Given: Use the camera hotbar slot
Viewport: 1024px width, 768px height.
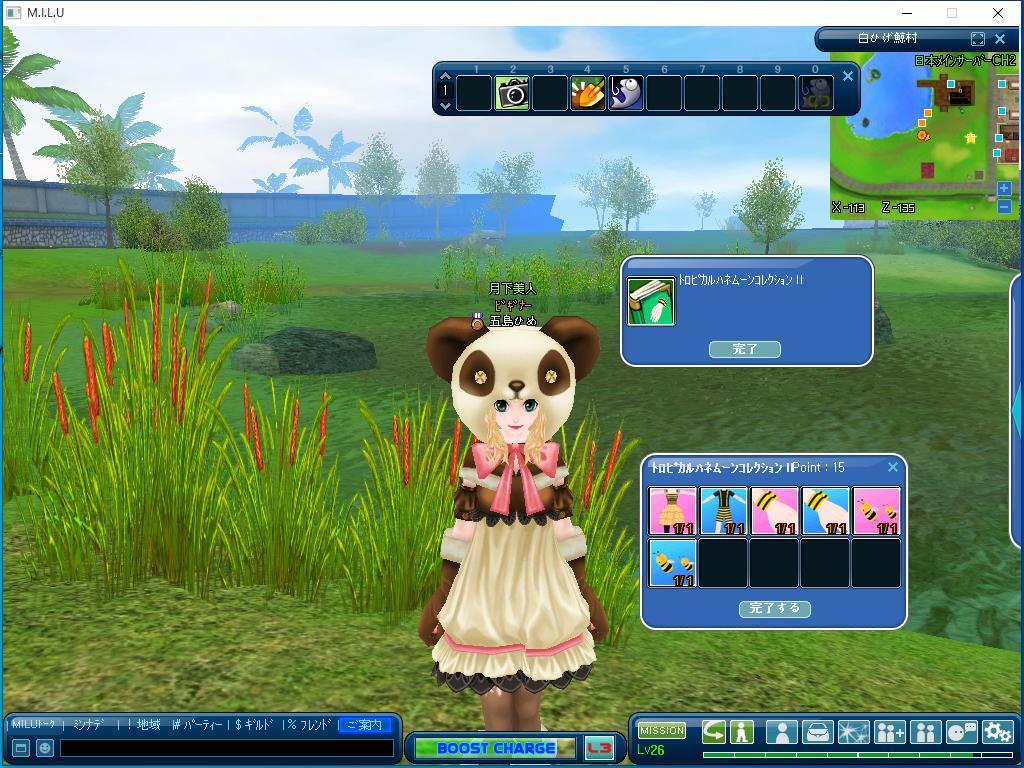Looking at the screenshot, I should coord(512,94).
